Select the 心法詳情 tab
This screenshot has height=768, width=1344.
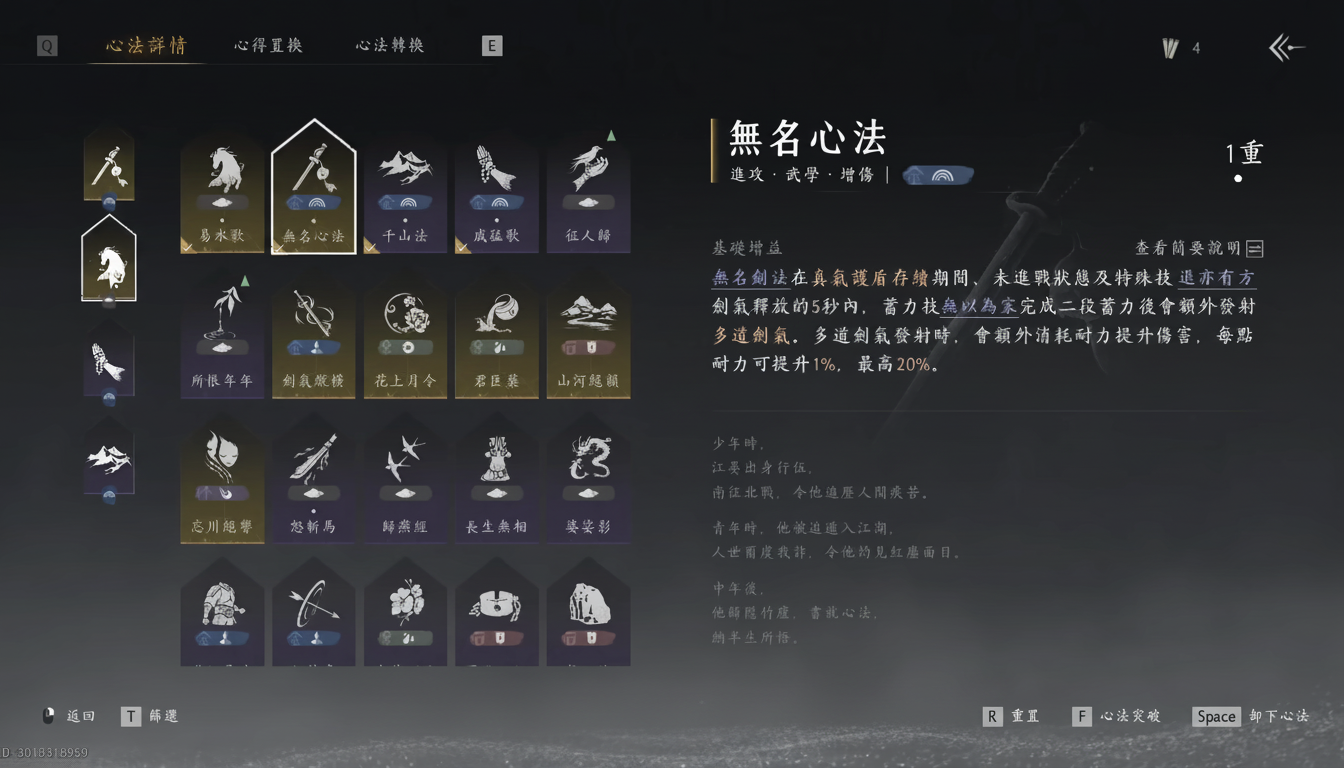click(x=146, y=46)
